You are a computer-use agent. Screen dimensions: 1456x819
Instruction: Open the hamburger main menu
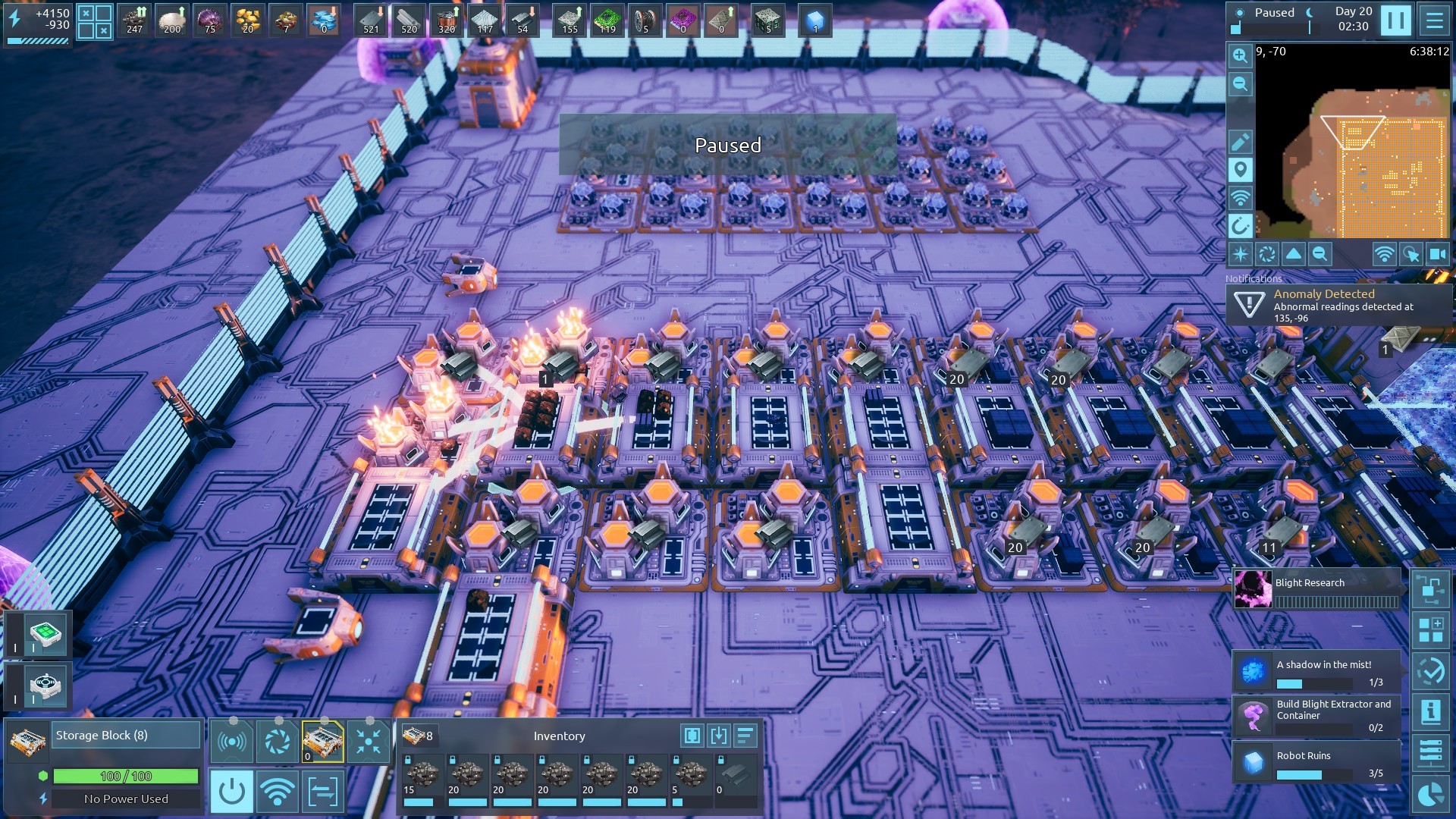coord(1434,20)
